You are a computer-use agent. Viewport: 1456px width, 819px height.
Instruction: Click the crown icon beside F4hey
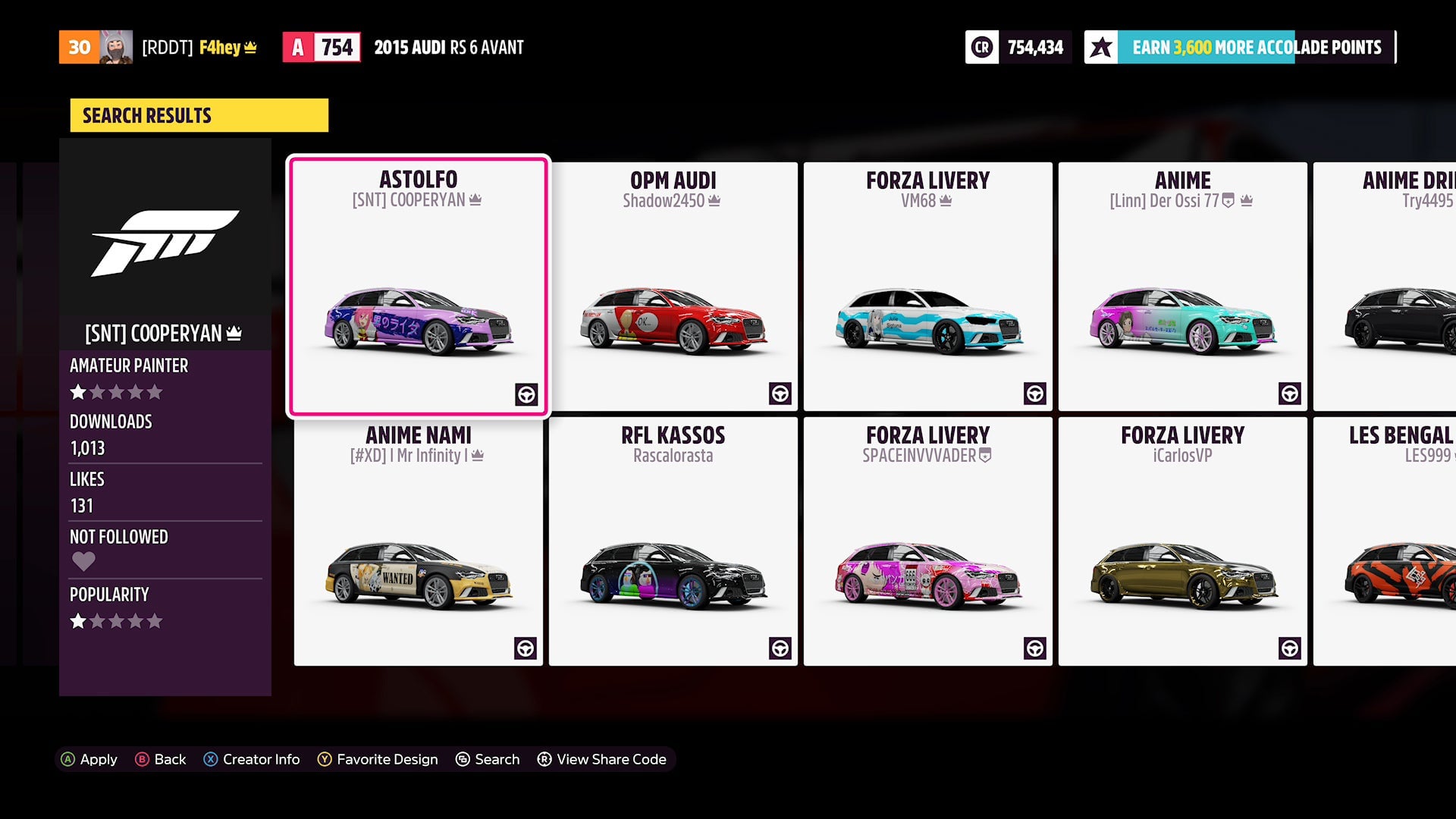tap(251, 47)
